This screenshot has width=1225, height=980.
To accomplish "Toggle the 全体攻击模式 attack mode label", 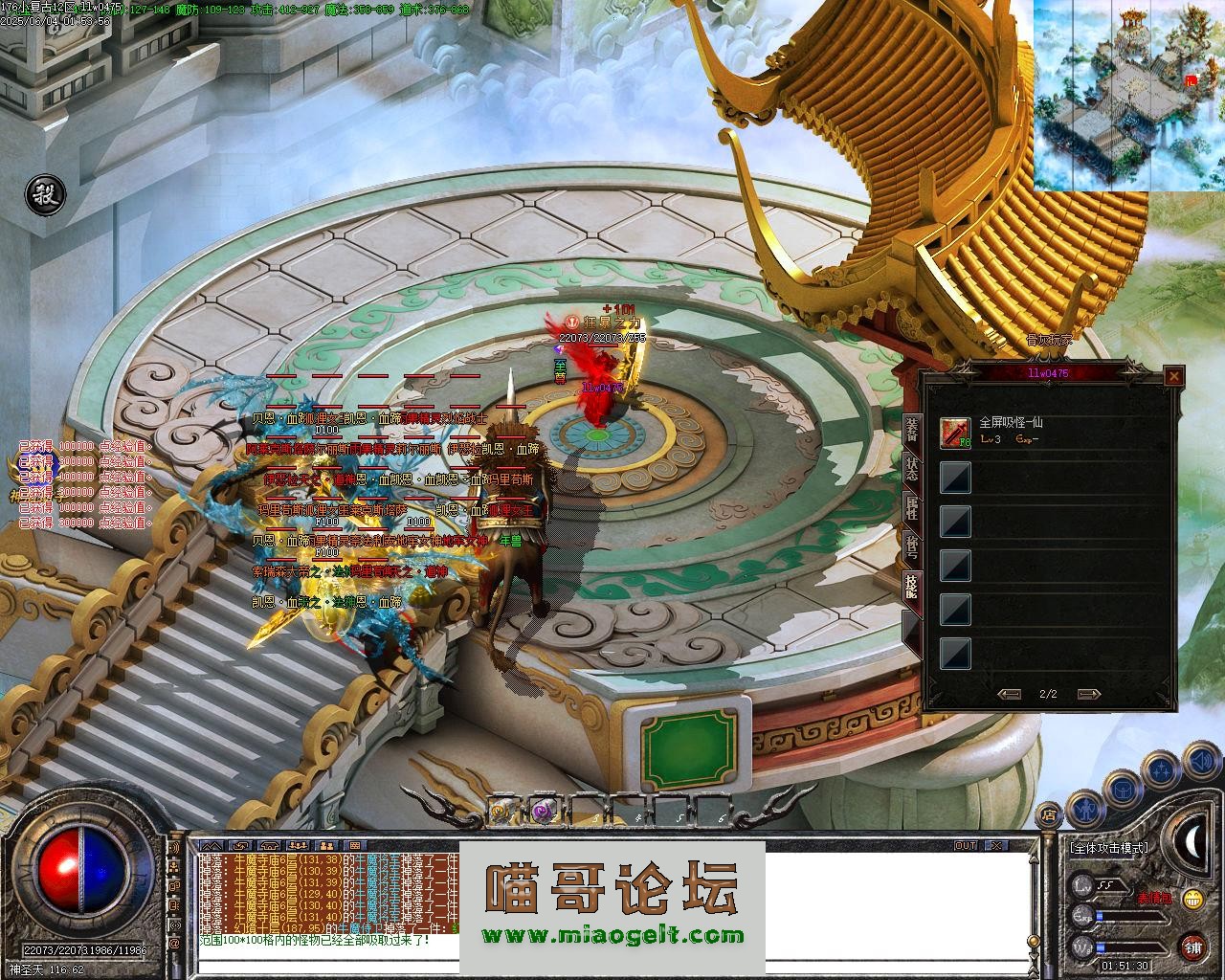I will tap(1110, 847).
